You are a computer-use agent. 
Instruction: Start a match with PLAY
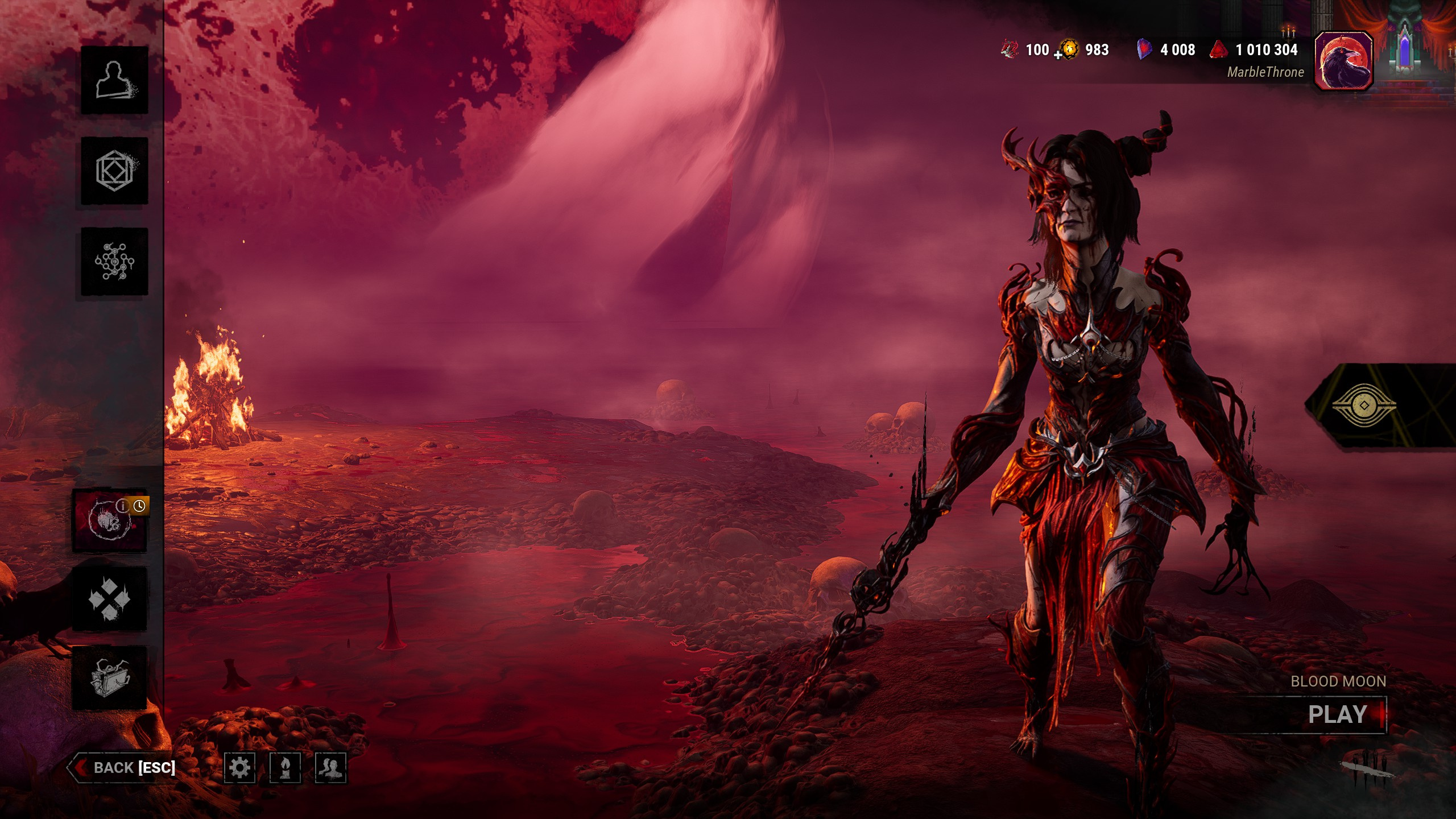point(1338,714)
